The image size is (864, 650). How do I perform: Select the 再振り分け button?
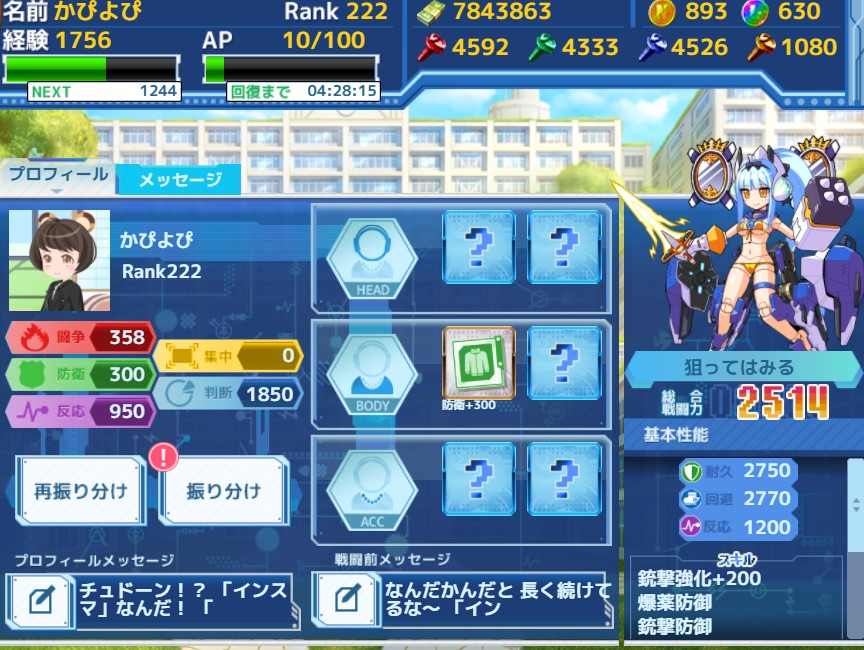click(x=80, y=491)
